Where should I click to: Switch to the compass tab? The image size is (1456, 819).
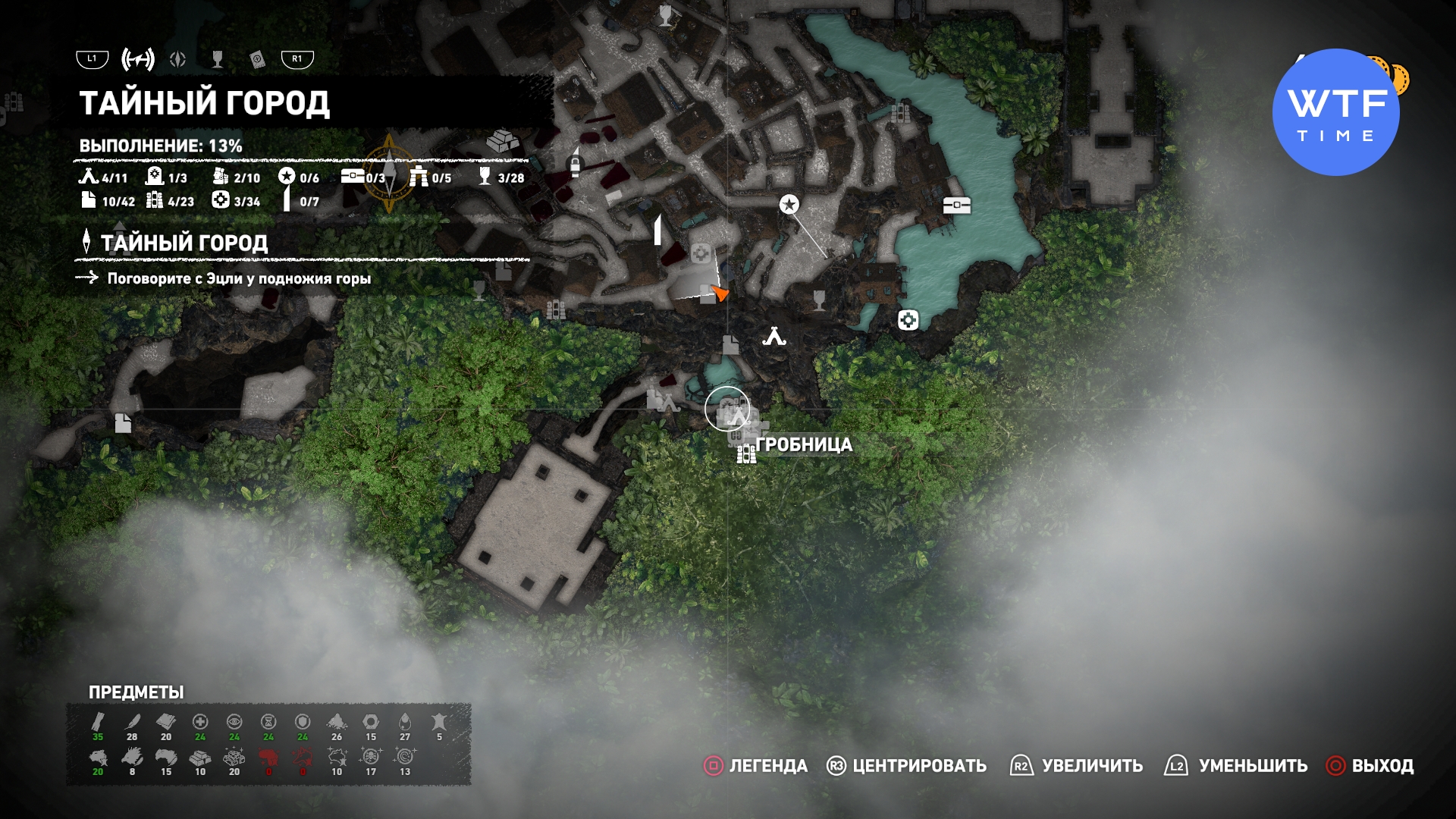point(178,59)
